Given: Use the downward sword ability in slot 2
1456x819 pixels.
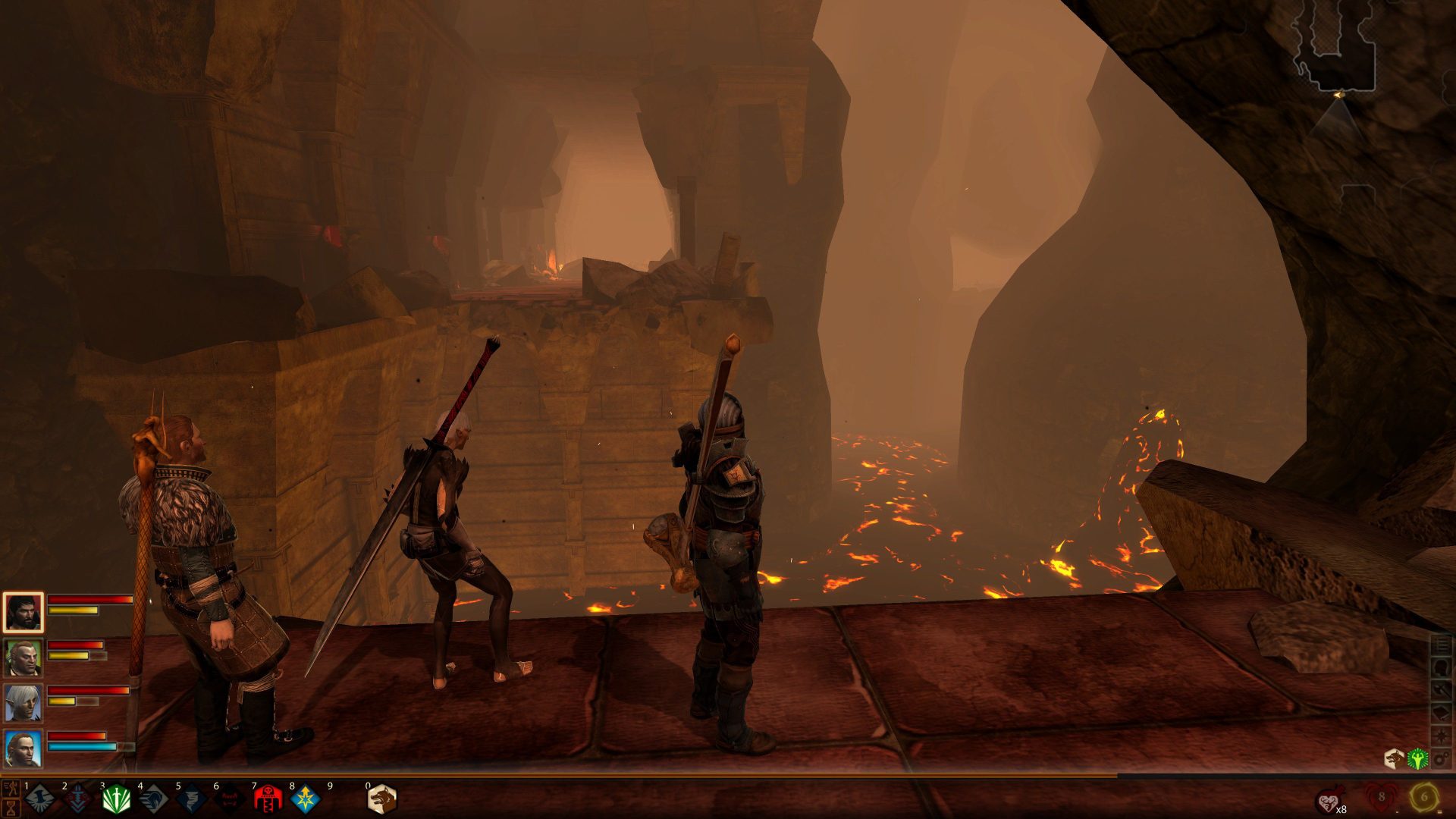Looking at the screenshot, I should [77, 799].
